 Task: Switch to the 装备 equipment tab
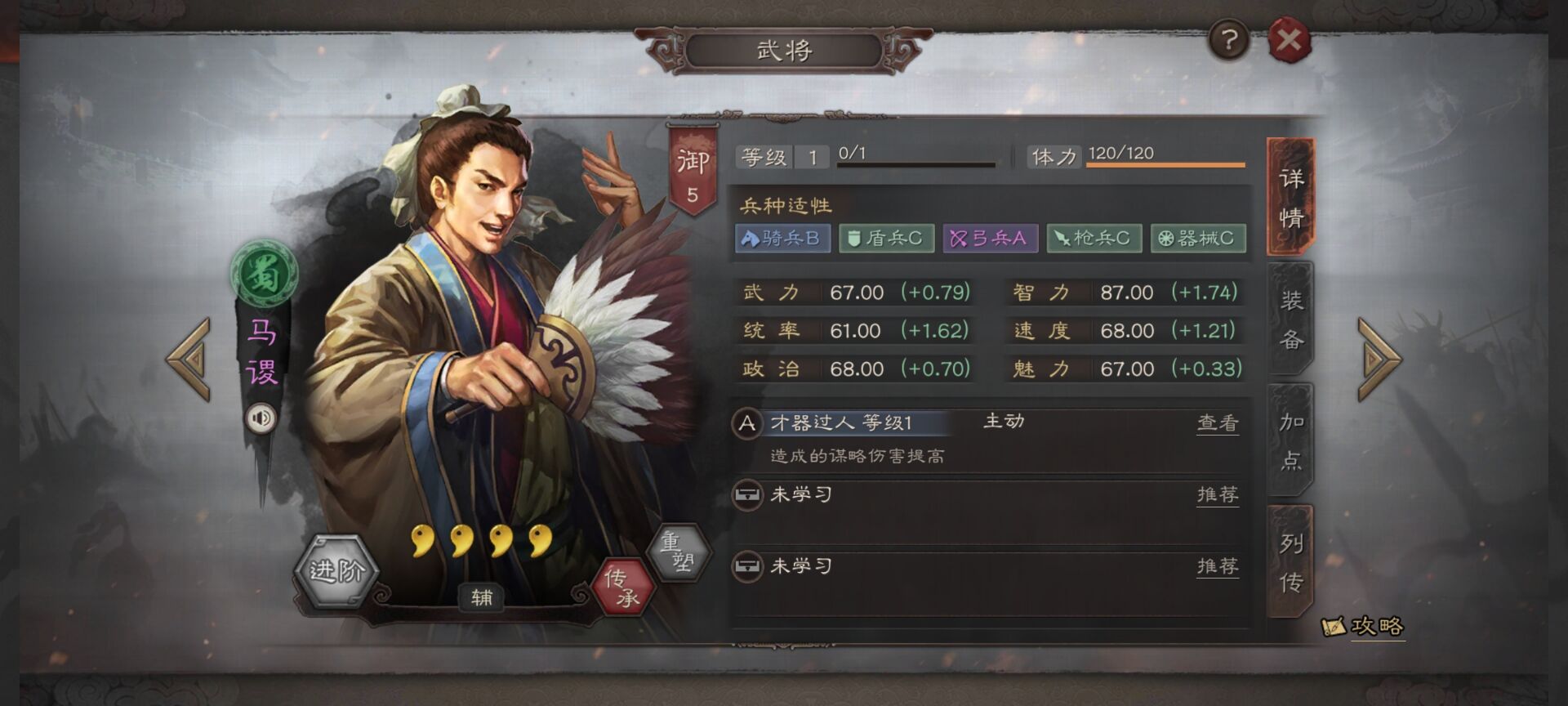[1289, 319]
